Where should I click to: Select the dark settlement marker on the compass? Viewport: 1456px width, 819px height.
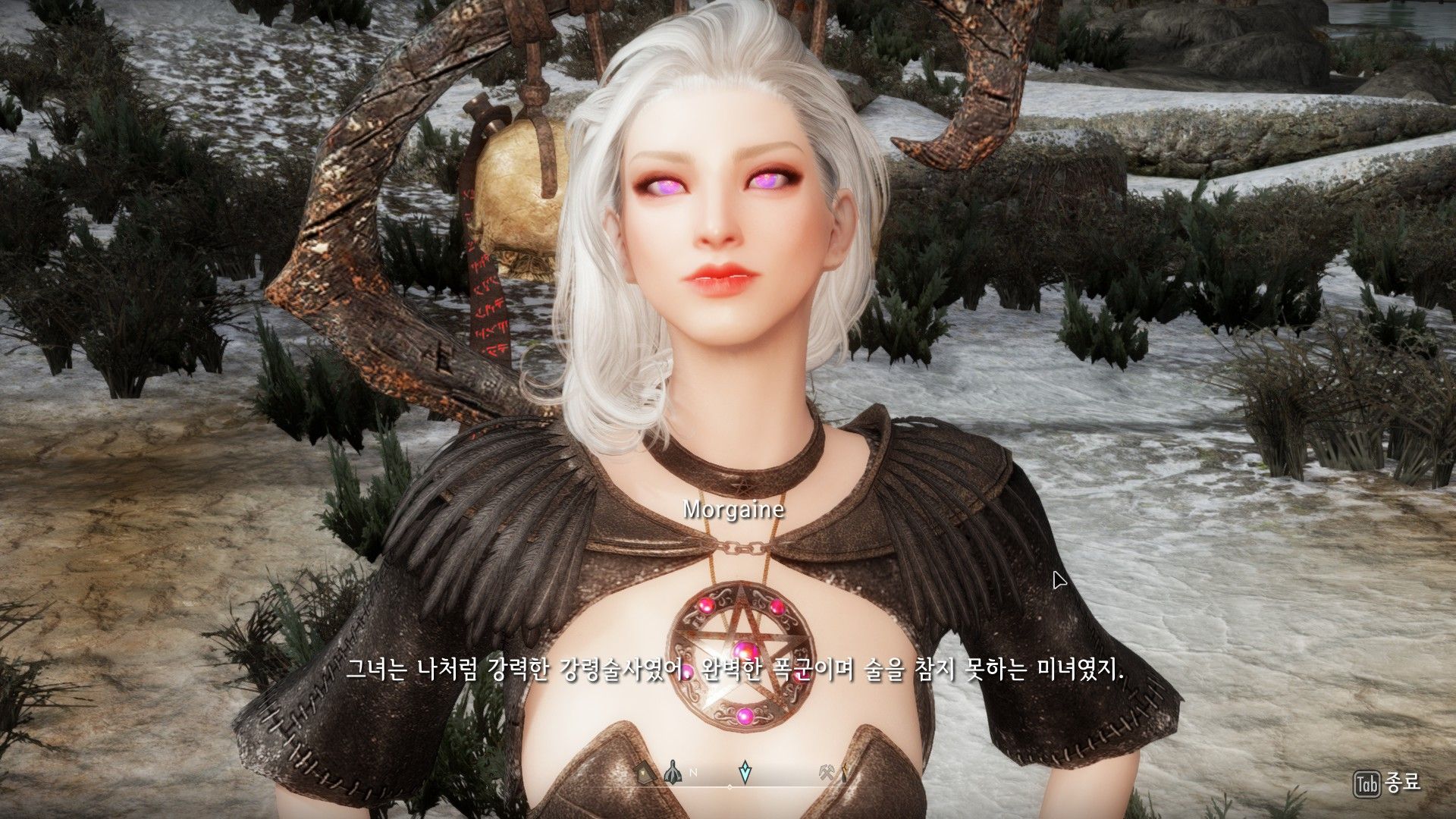click(x=673, y=770)
